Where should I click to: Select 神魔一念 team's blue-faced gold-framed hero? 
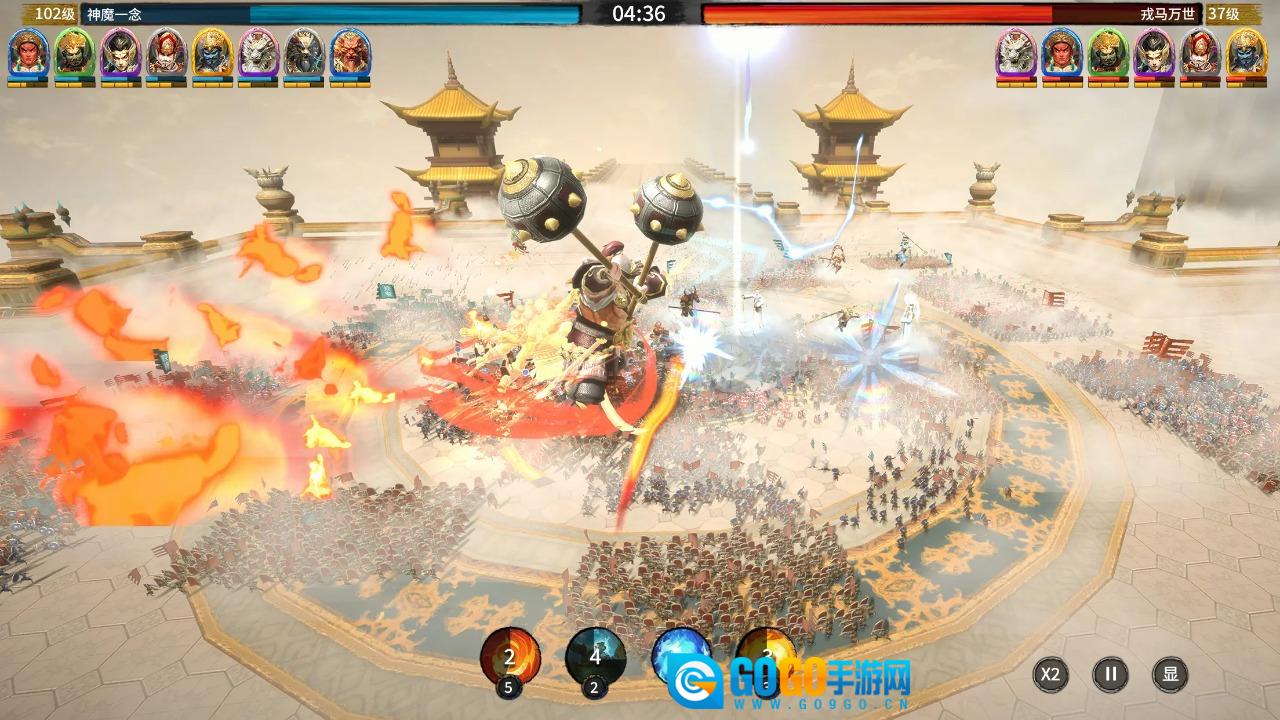point(212,53)
